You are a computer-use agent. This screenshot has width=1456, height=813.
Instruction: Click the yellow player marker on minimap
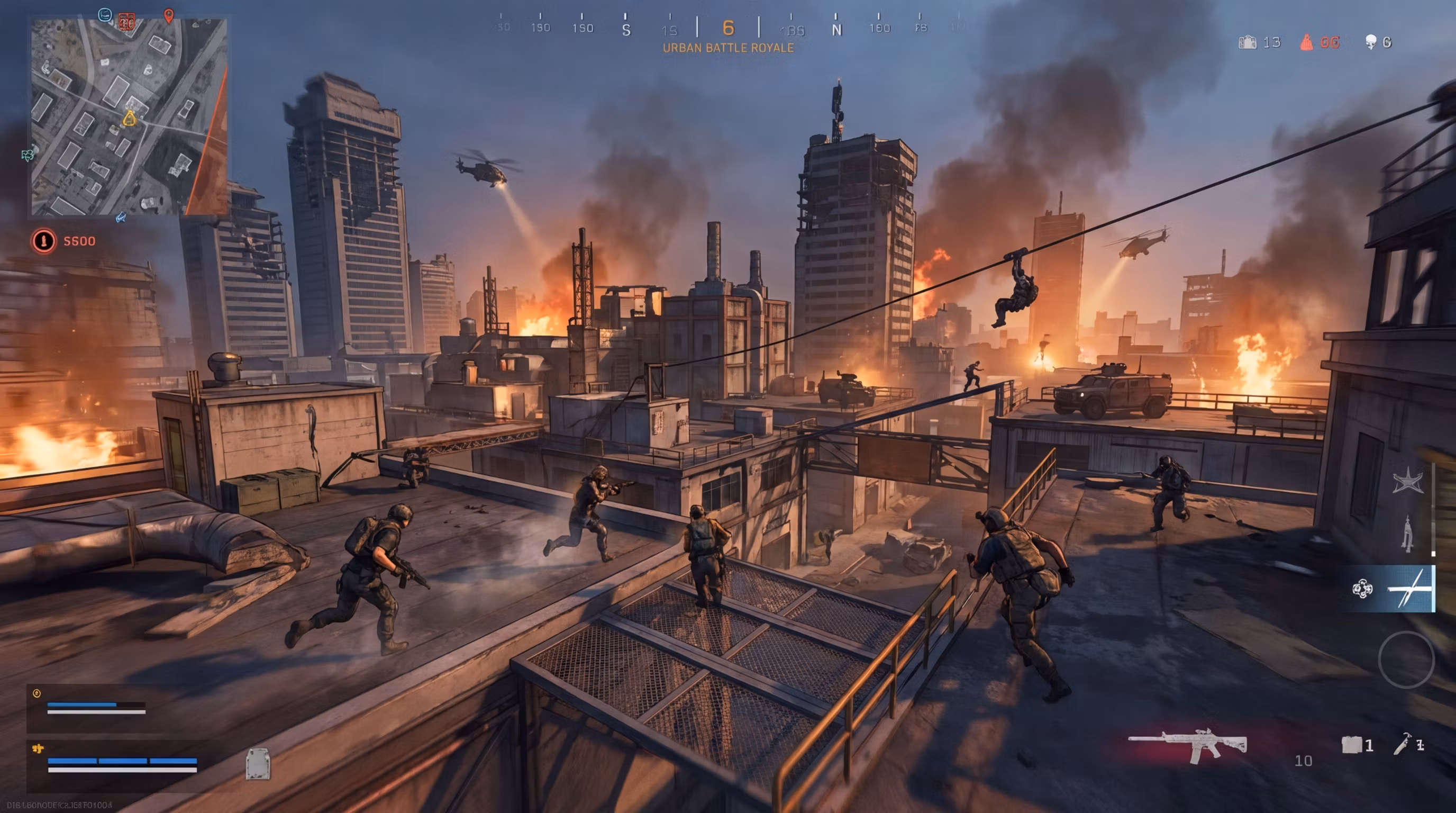coord(130,118)
